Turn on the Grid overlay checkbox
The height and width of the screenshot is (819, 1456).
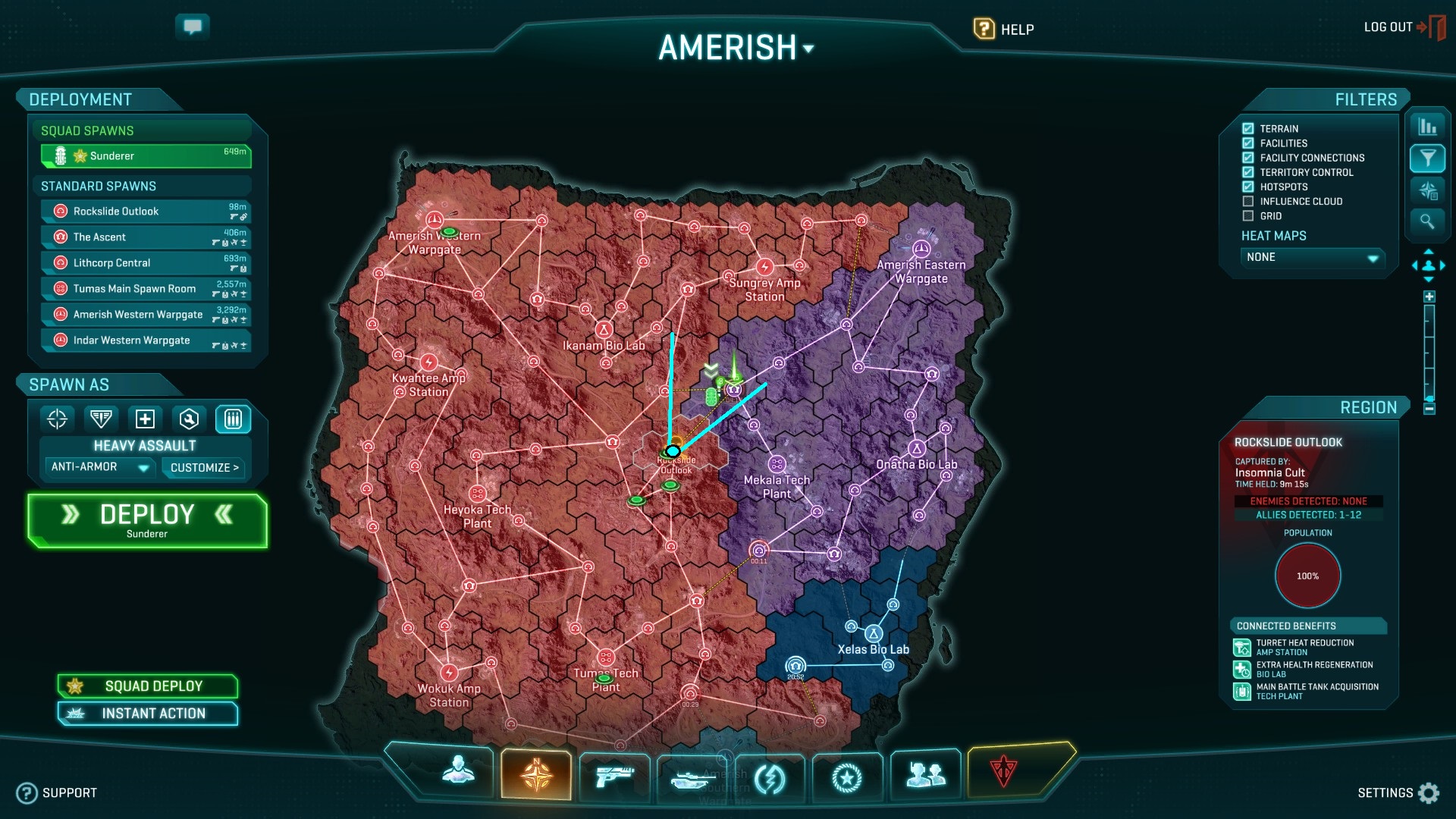[x=1248, y=216]
